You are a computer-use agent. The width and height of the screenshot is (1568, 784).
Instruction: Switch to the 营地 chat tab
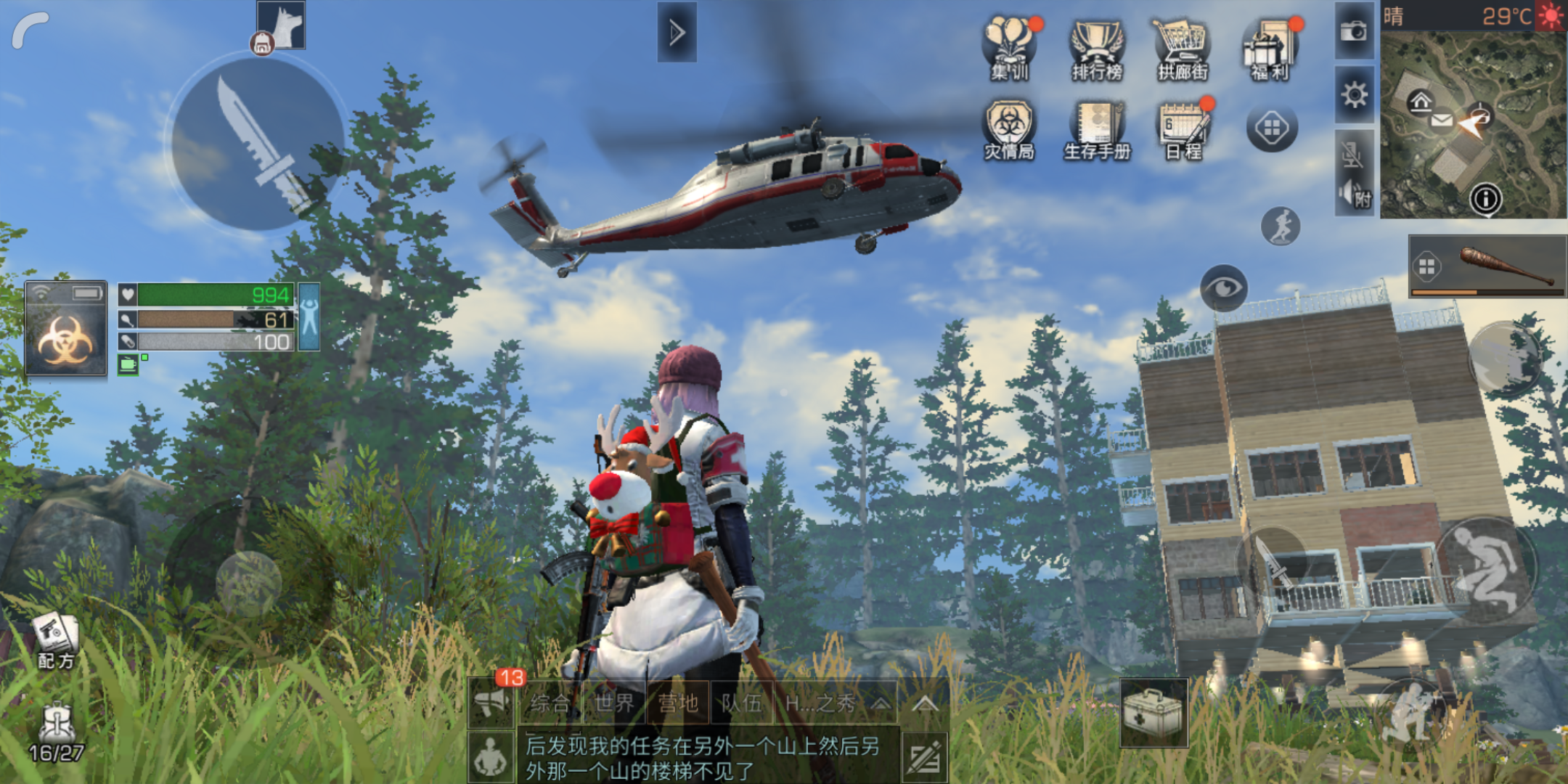677,703
